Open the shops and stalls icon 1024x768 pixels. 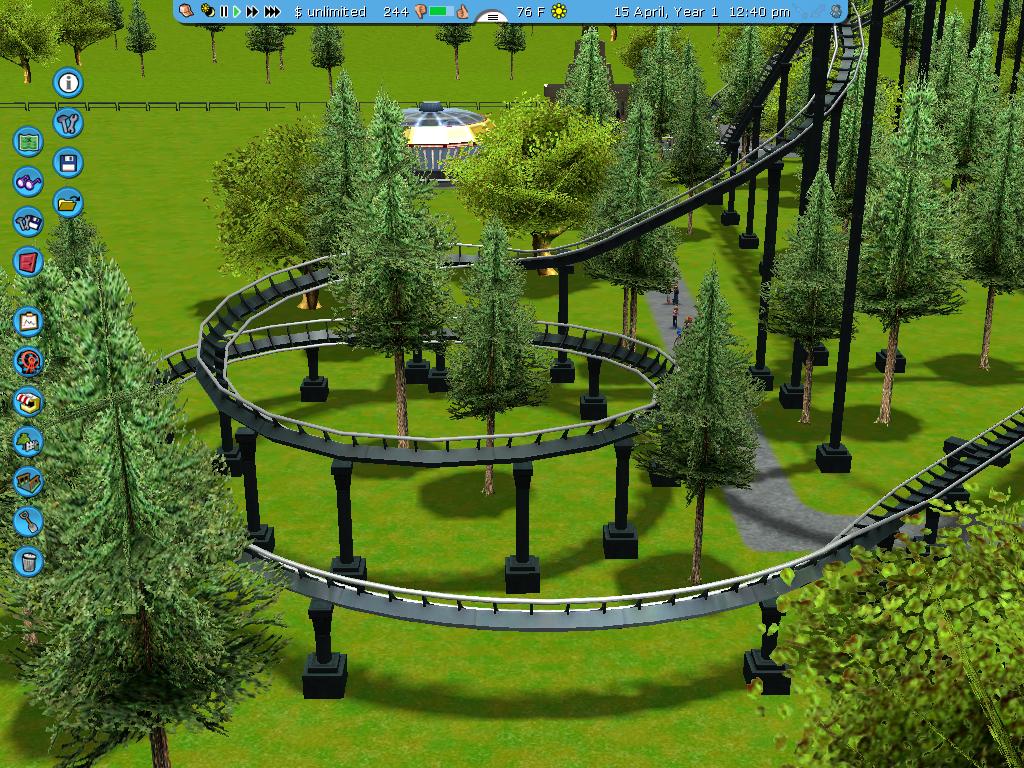(29, 402)
